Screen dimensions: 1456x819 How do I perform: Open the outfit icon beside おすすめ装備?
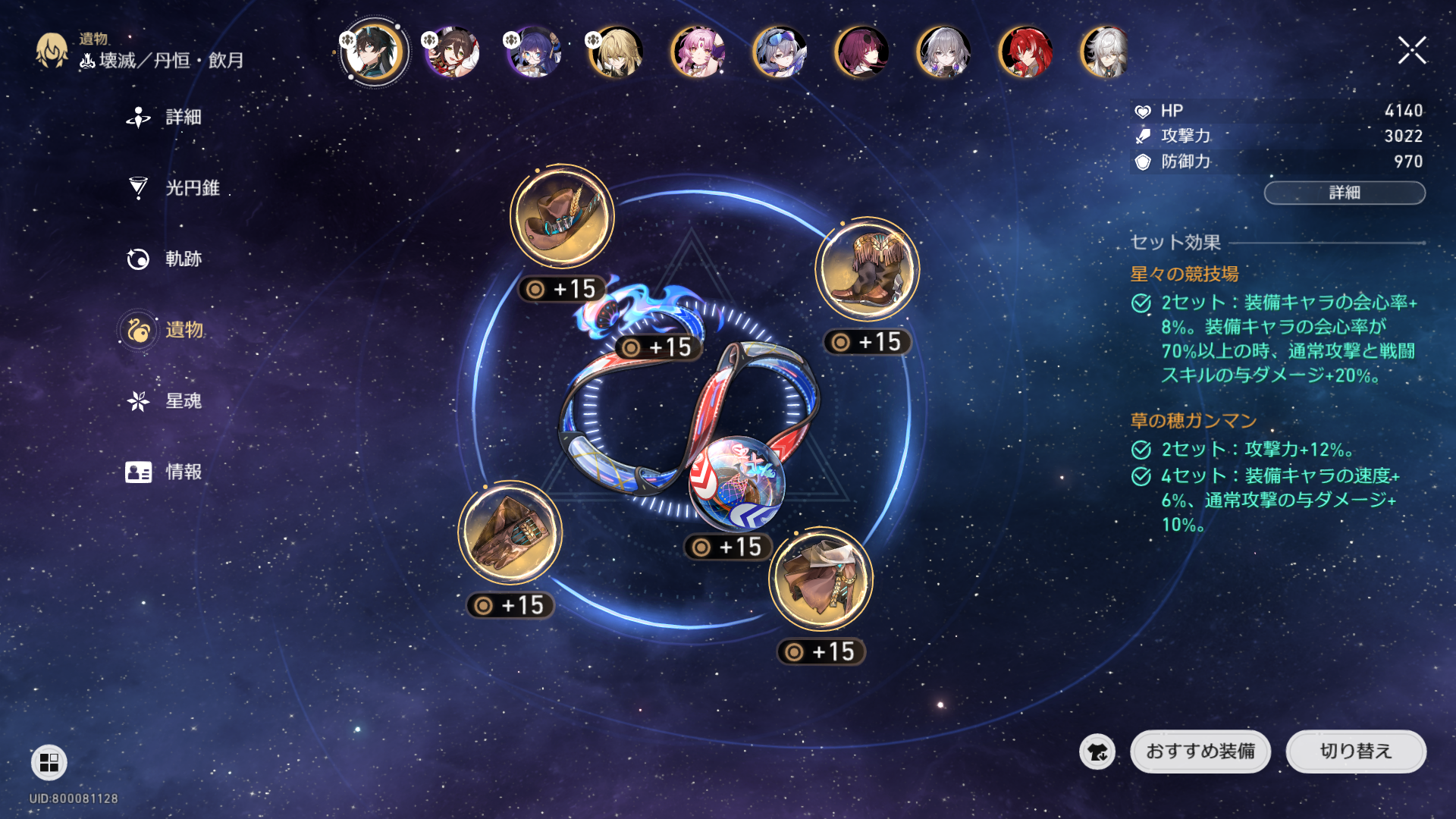coord(1097,752)
